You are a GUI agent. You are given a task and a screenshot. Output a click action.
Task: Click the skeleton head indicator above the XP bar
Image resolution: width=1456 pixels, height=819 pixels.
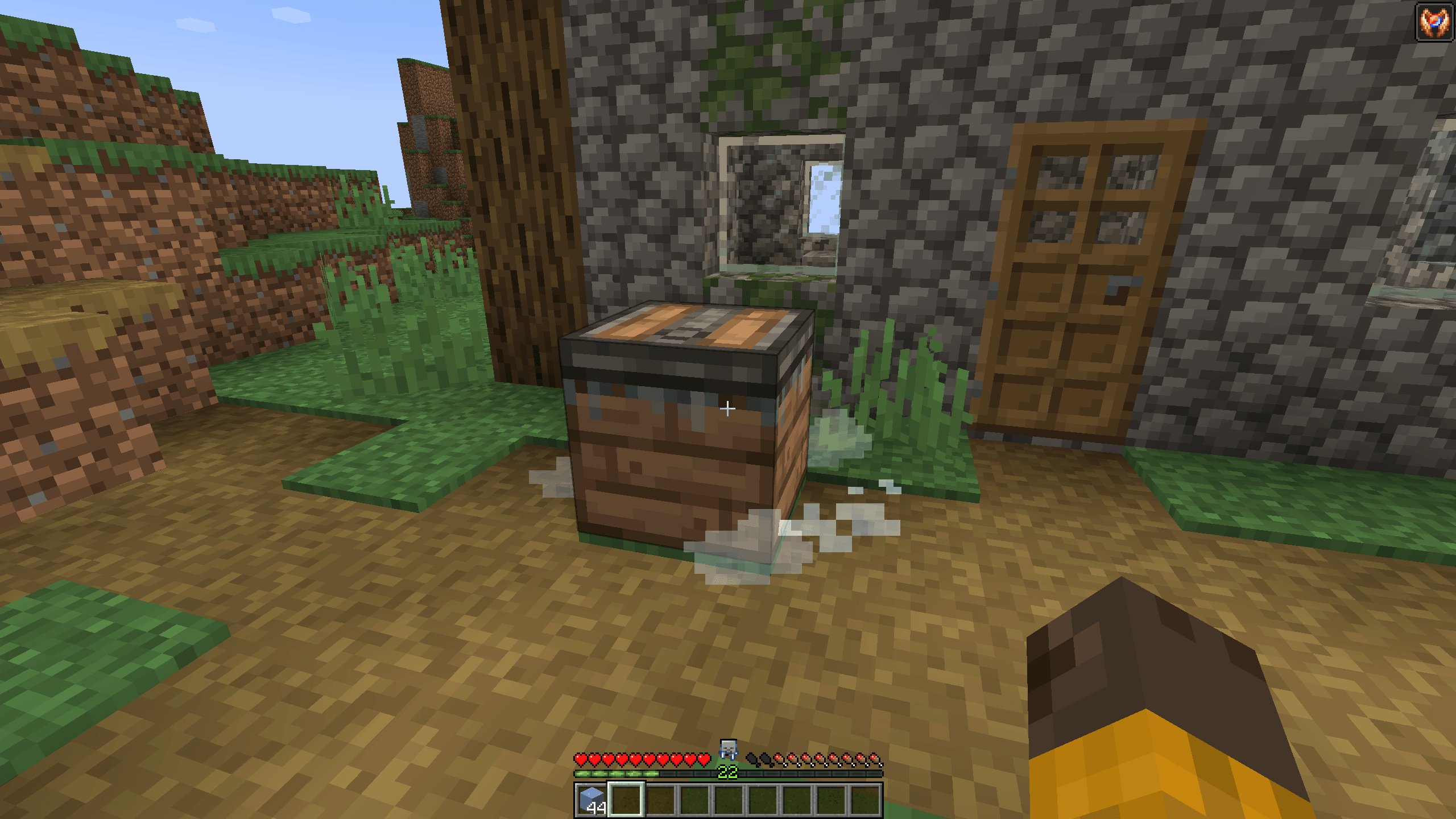click(x=728, y=751)
